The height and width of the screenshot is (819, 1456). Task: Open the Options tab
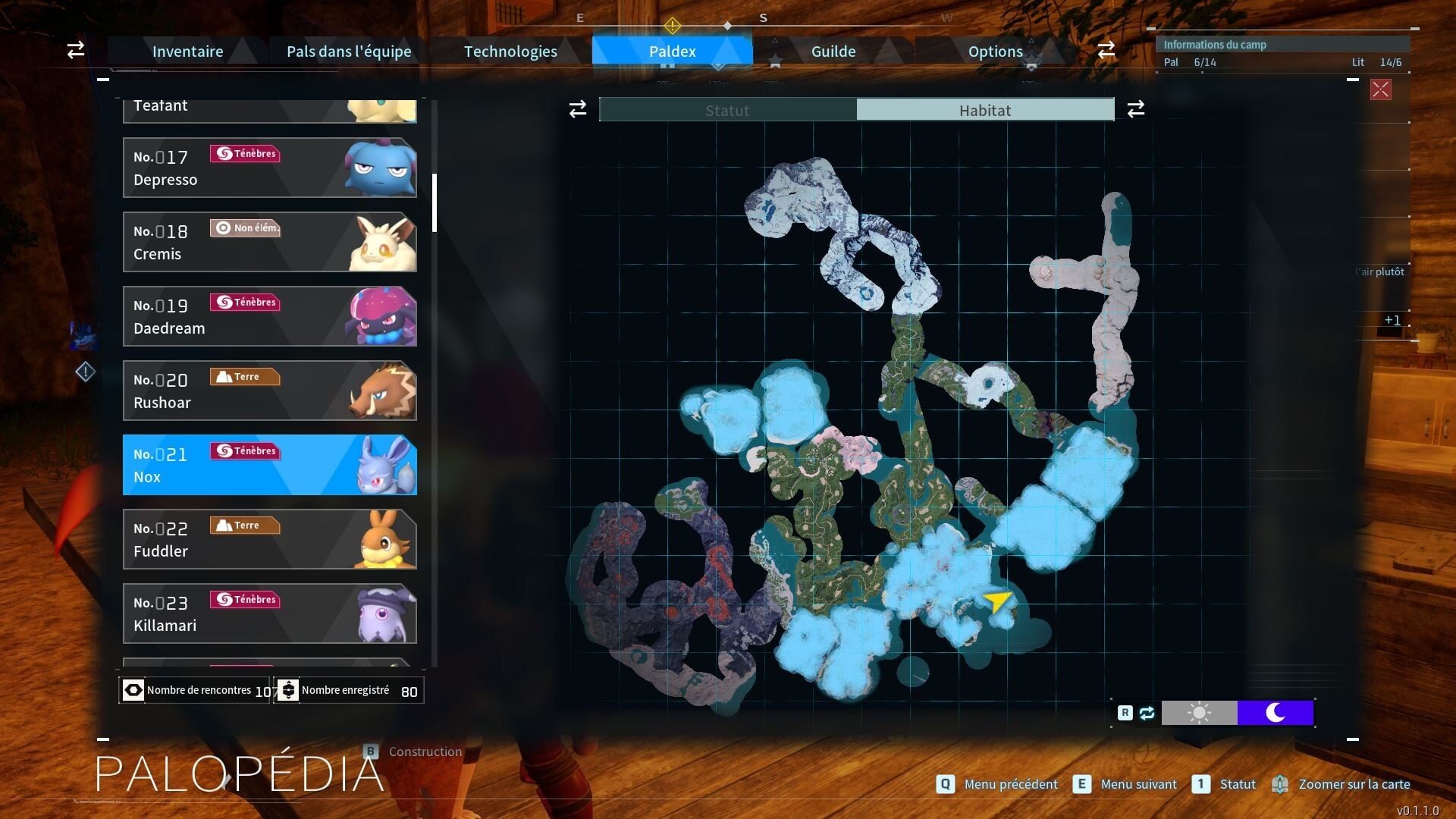pos(995,52)
